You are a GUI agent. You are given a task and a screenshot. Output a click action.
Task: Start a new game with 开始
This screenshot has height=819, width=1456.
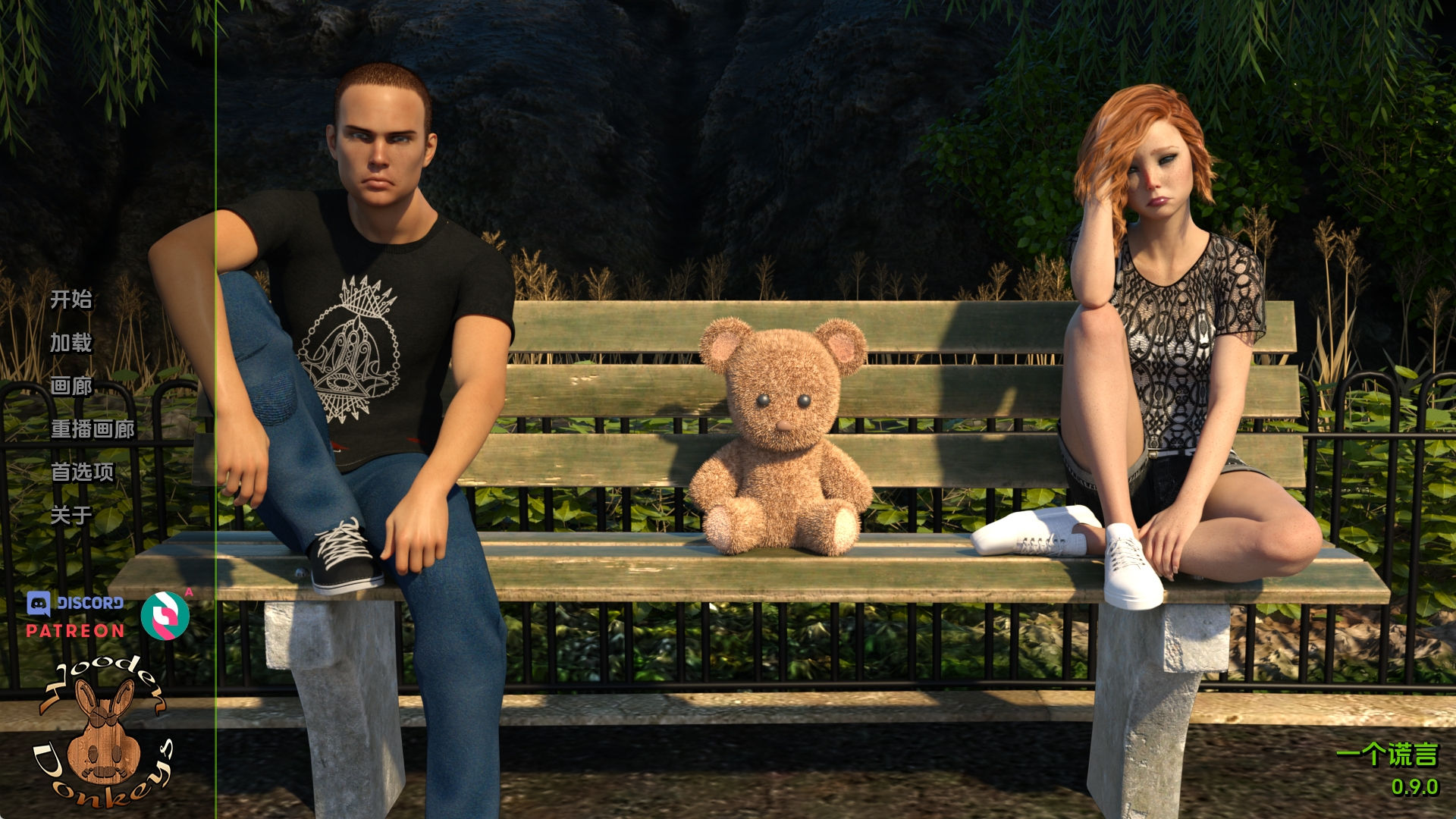pos(71,300)
